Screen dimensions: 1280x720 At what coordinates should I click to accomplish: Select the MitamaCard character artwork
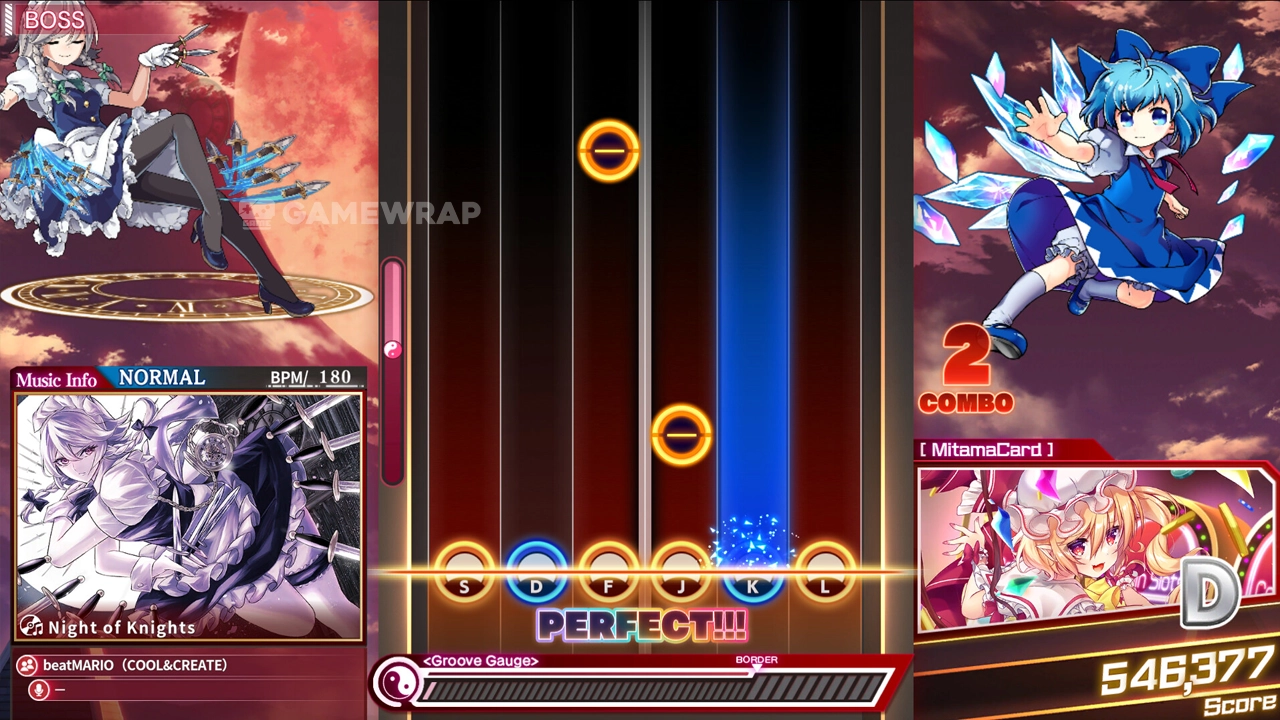[x=1095, y=548]
